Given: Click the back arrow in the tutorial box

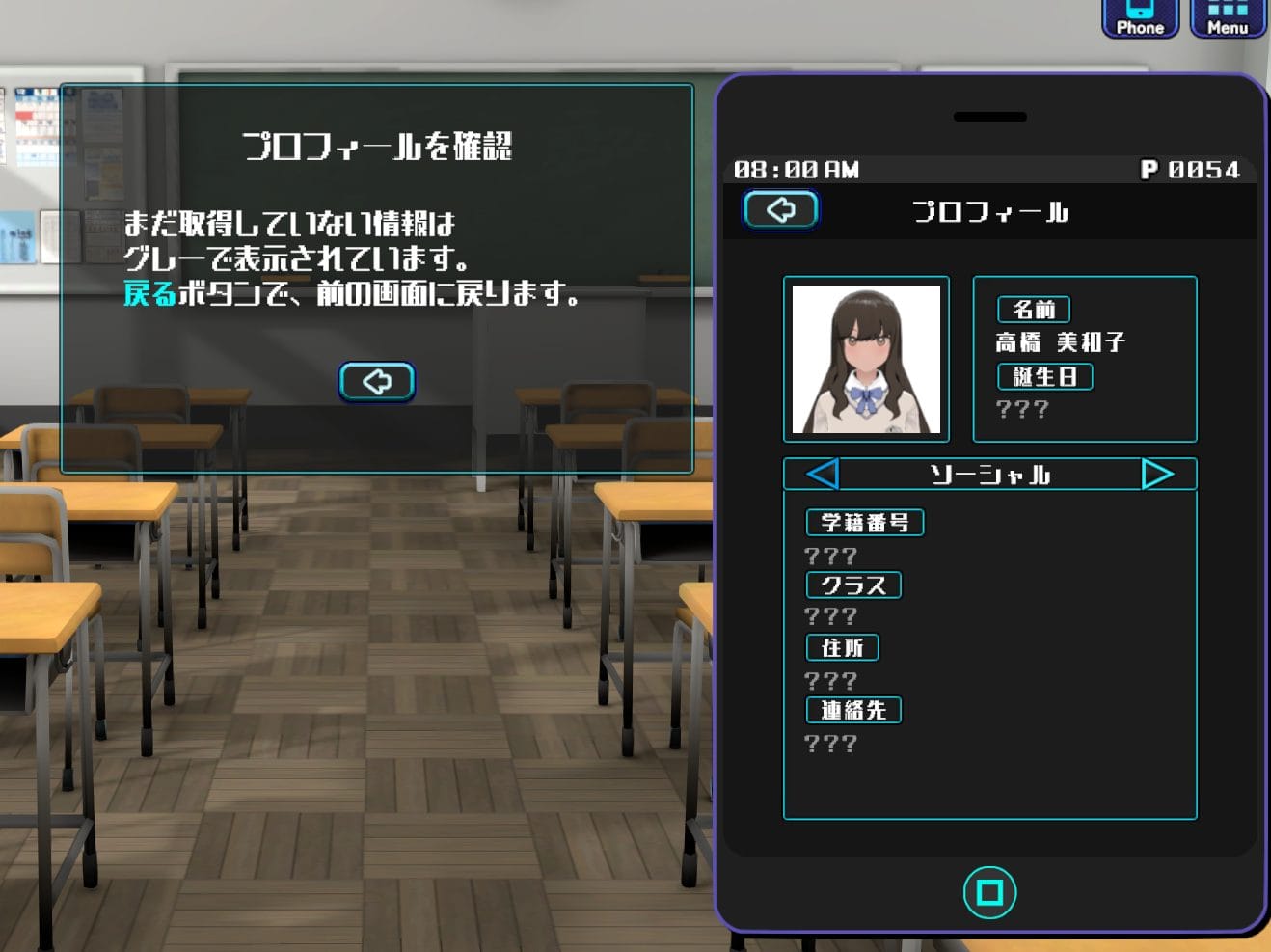Looking at the screenshot, I should (377, 382).
